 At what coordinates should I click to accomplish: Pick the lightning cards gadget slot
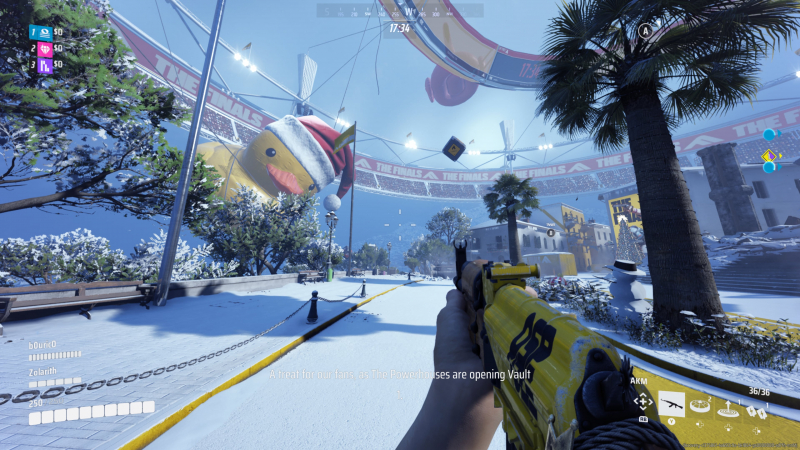pos(759,408)
